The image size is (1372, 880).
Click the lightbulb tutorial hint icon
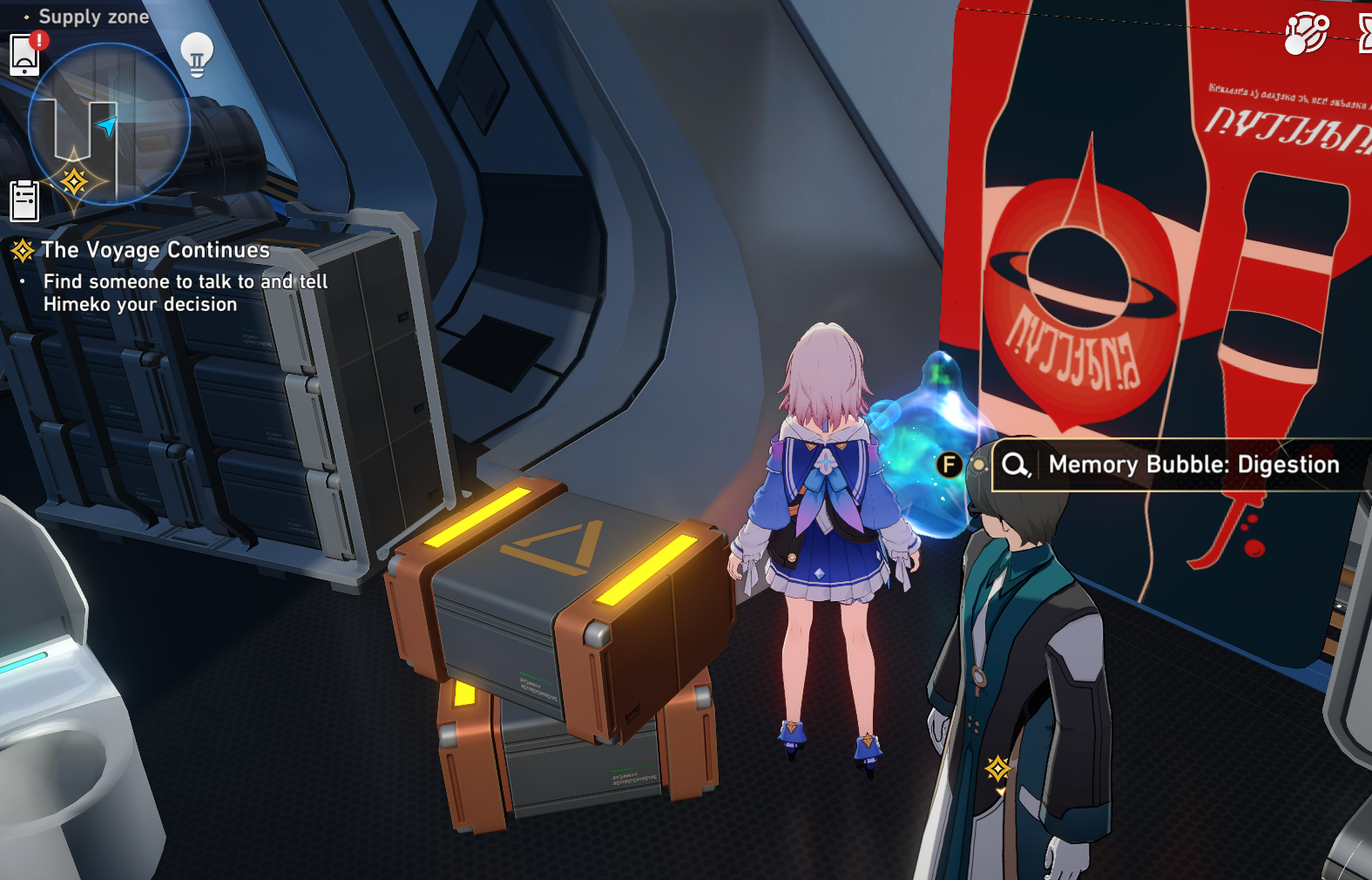pyautogui.click(x=199, y=54)
